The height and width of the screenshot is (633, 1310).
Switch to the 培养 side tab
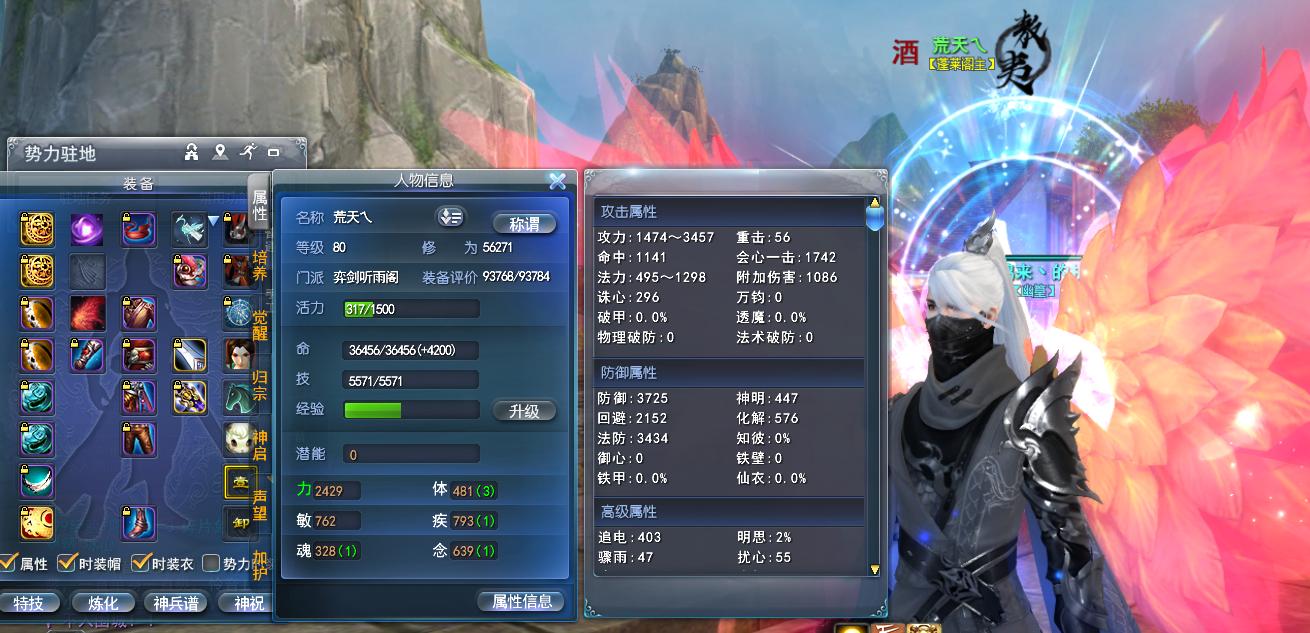(259, 264)
